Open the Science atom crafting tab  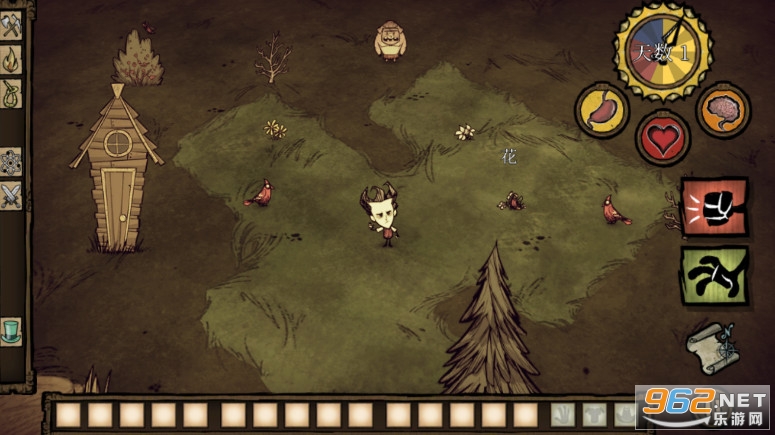click(12, 161)
